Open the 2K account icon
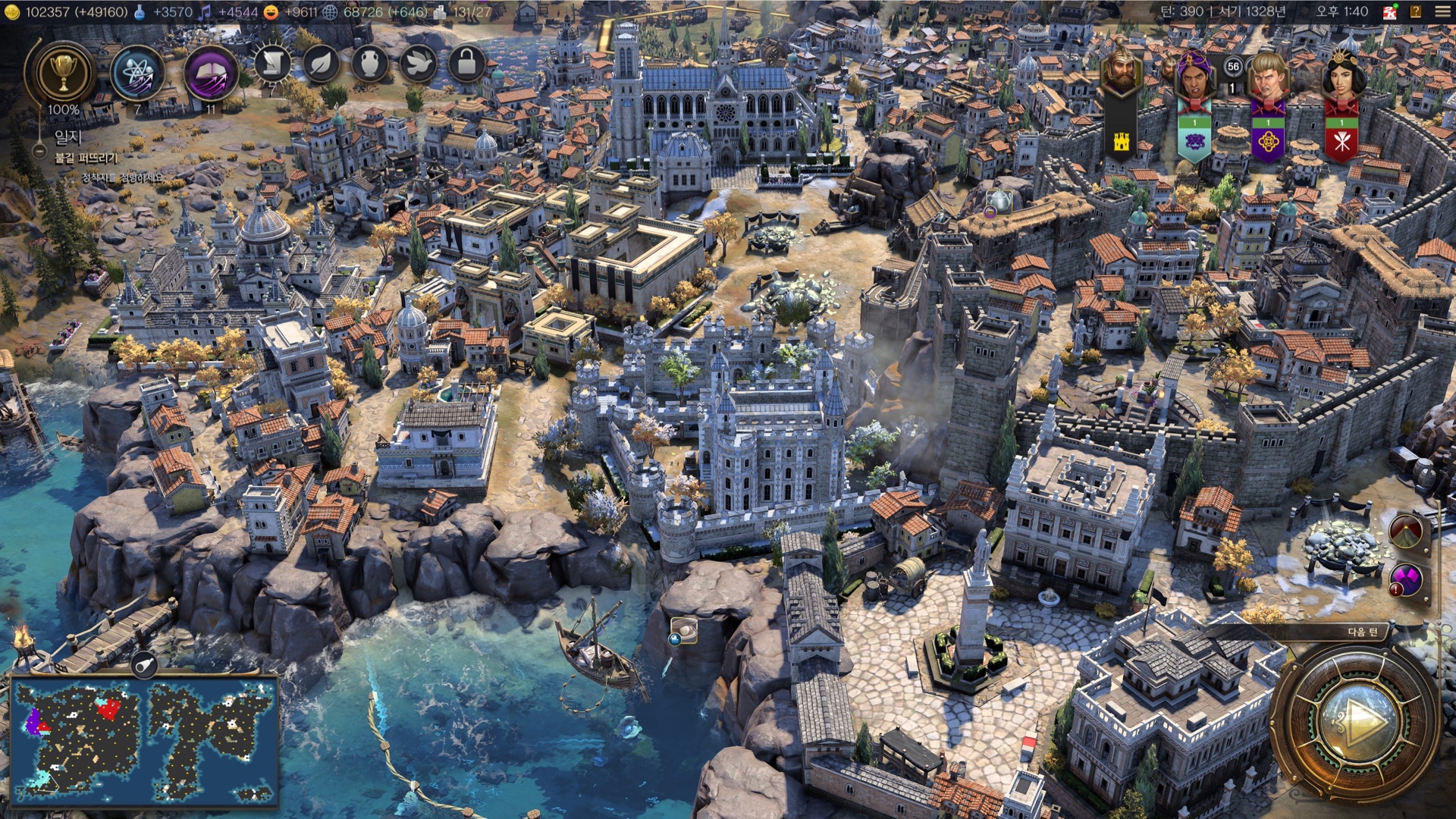1456x819 pixels. tap(1389, 11)
